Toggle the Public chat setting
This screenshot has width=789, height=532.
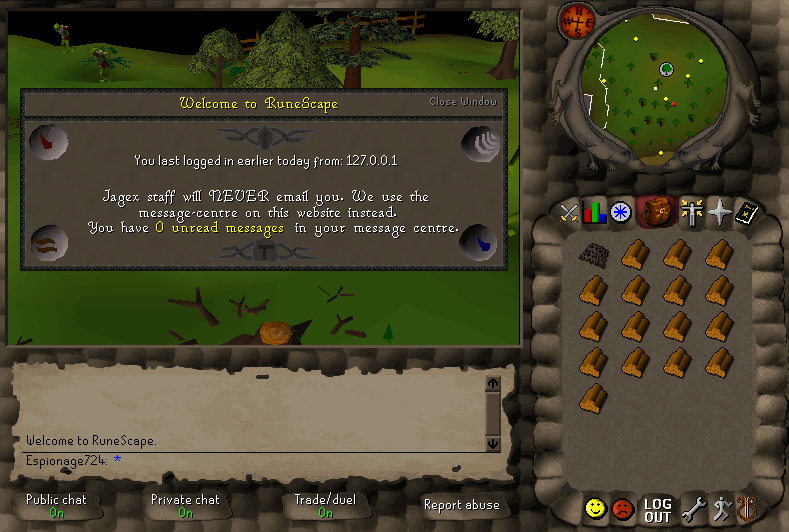coord(56,505)
